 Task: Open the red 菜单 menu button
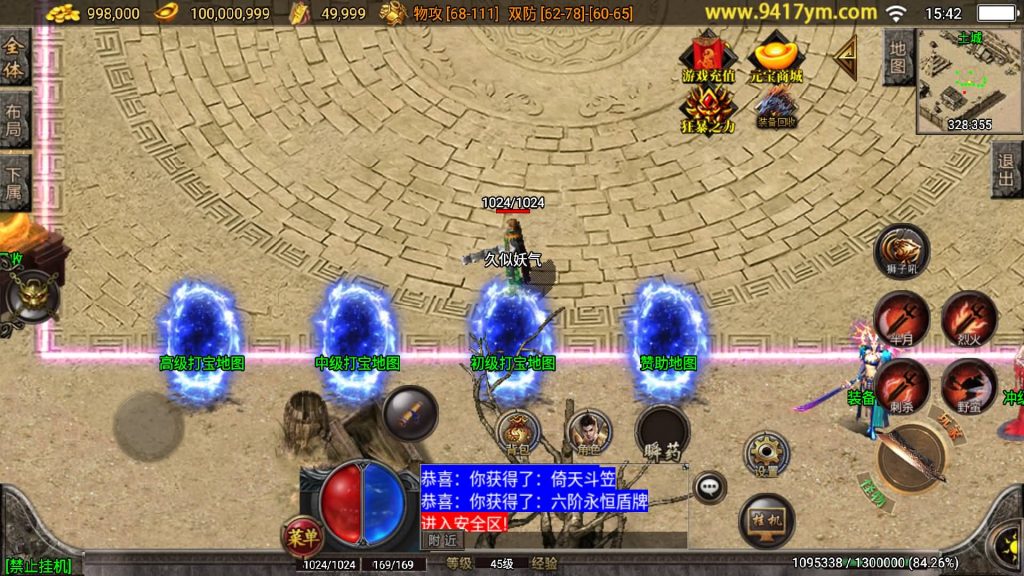pos(302,537)
